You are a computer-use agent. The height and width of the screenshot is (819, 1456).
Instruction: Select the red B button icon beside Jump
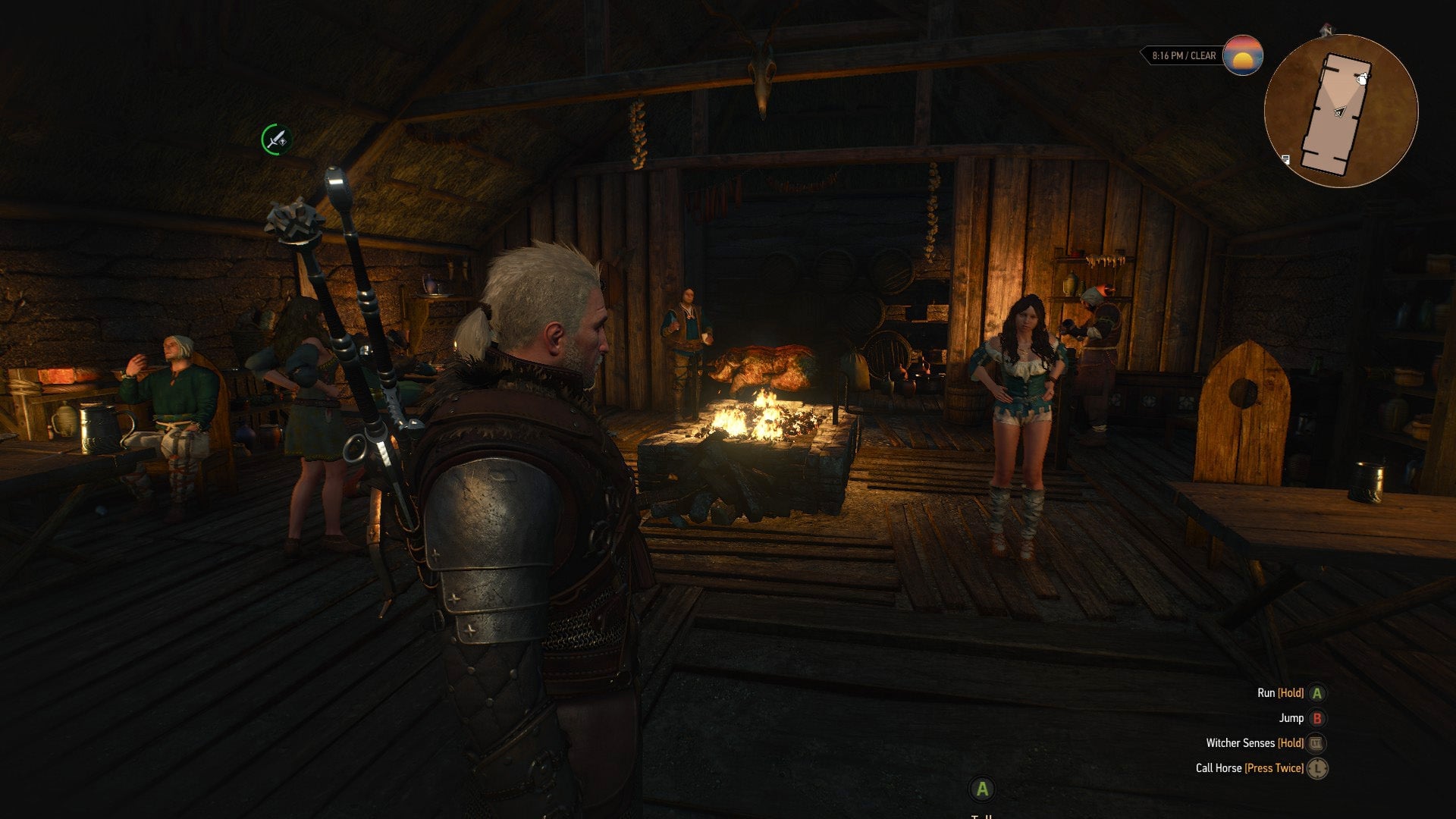tap(1316, 718)
